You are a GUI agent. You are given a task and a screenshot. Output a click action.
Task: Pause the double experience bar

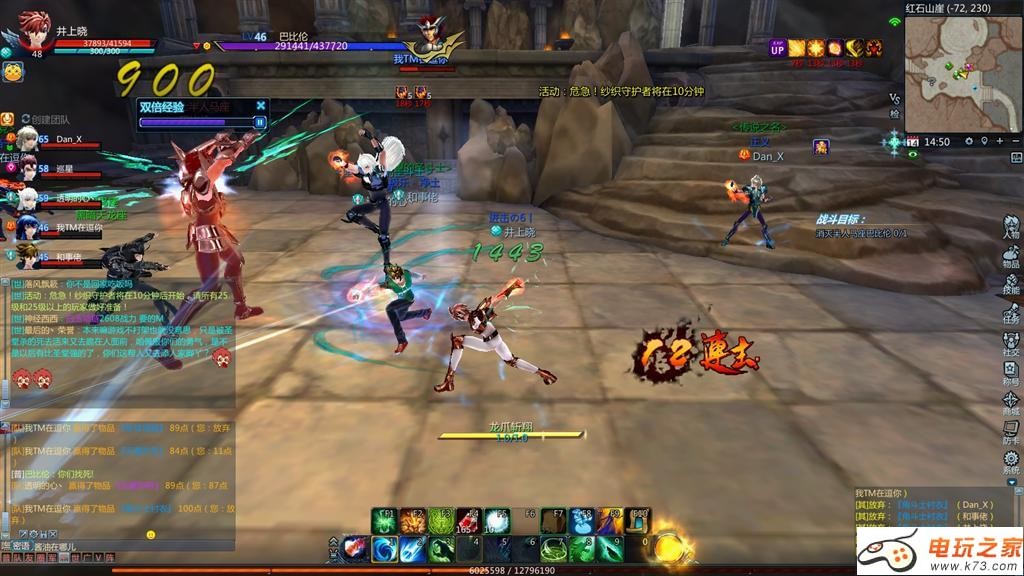[260, 122]
